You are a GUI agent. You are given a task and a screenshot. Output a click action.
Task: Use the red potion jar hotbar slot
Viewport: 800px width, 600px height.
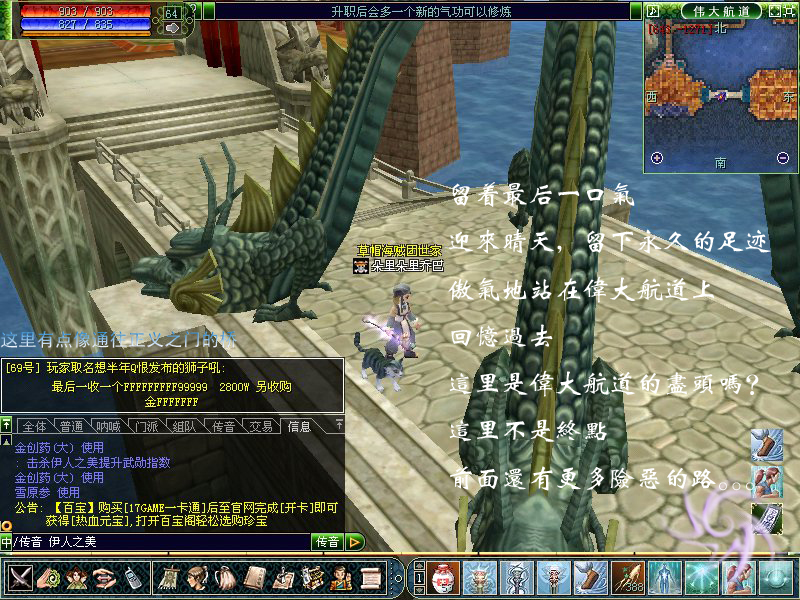click(444, 577)
